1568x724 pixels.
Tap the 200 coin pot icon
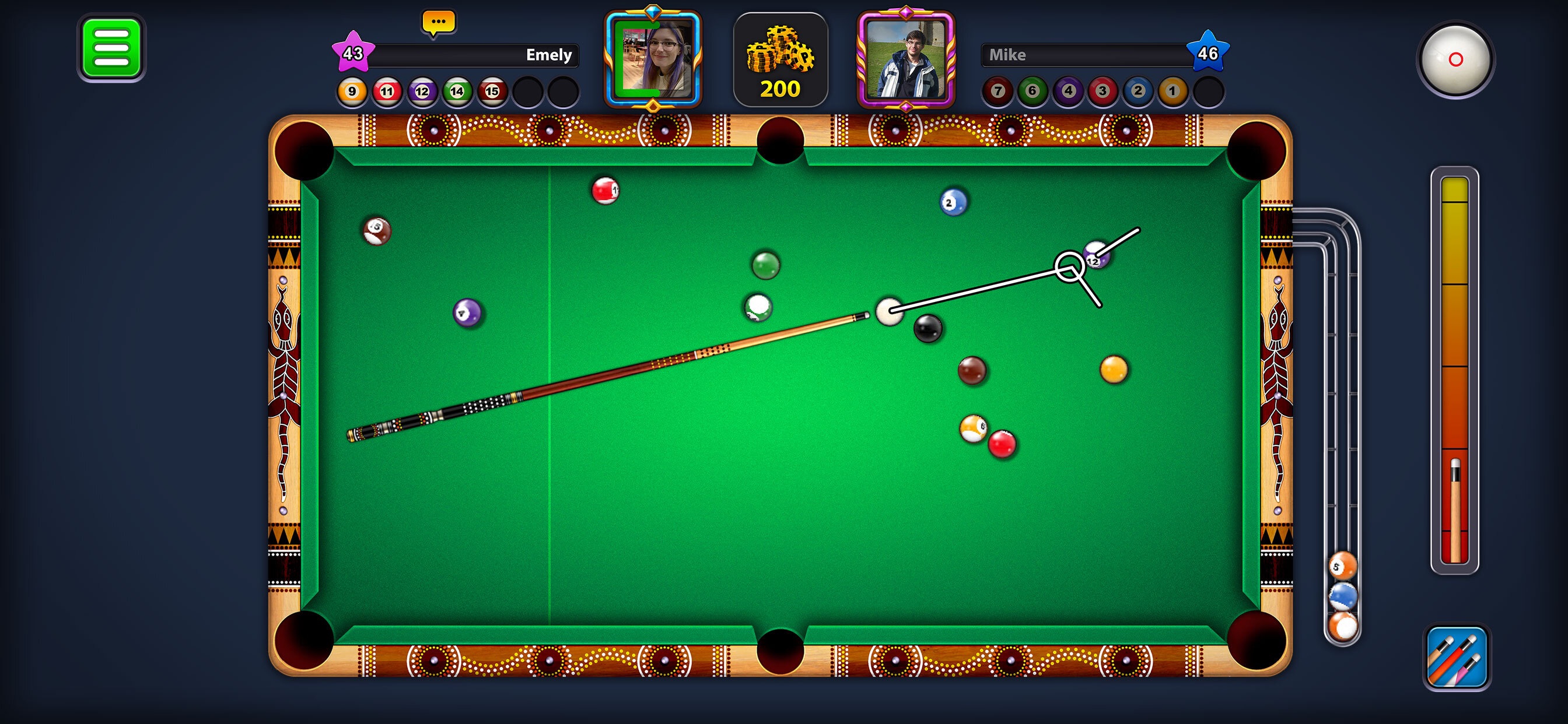tap(782, 58)
